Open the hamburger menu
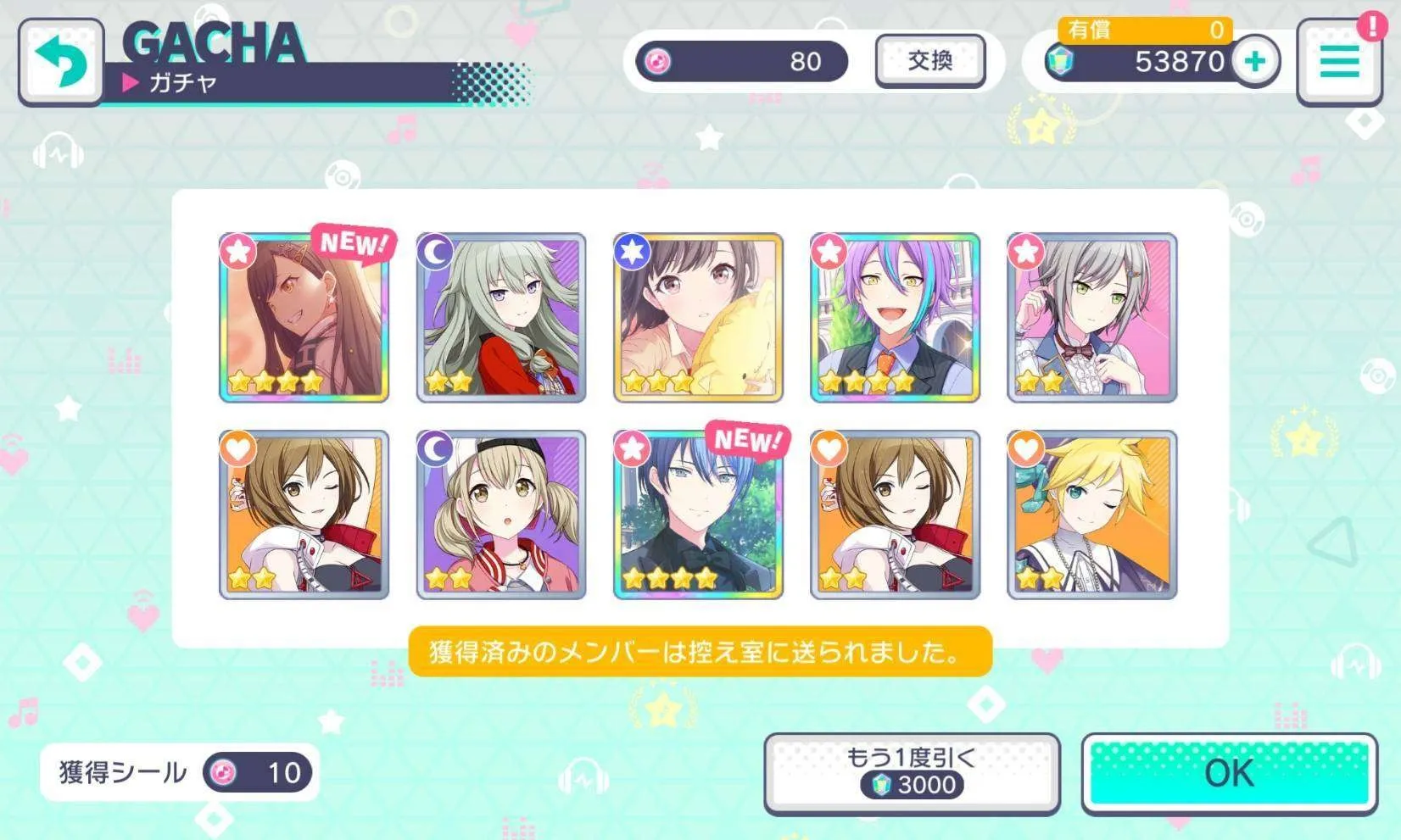The height and width of the screenshot is (840, 1401). [x=1339, y=63]
